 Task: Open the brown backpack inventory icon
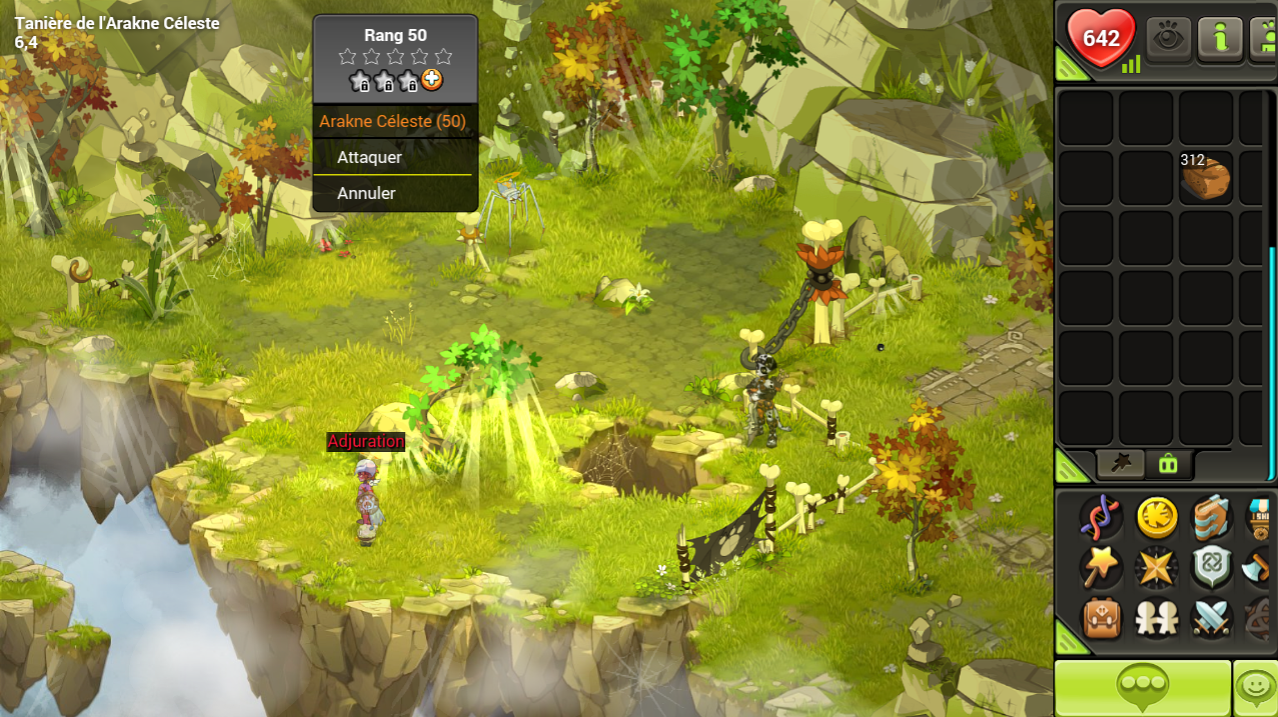(1100, 619)
